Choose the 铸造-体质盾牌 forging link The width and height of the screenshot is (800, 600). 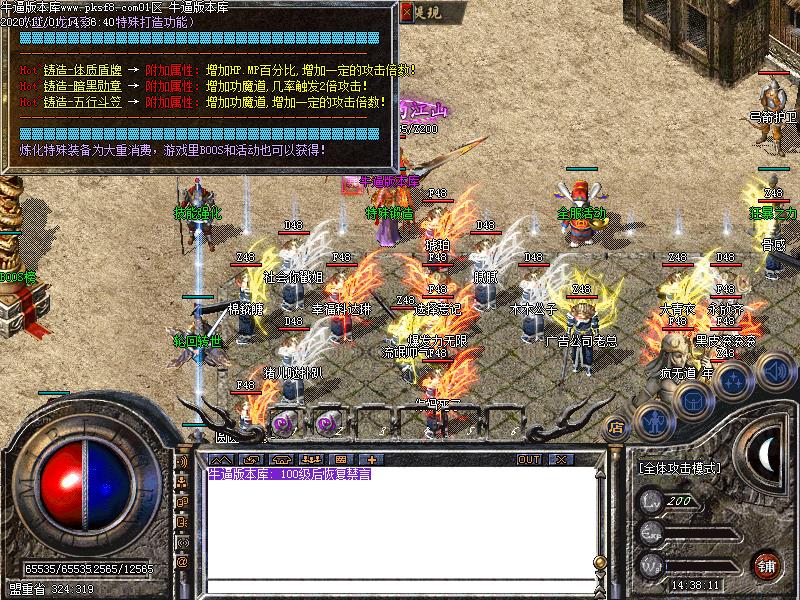pos(83,72)
